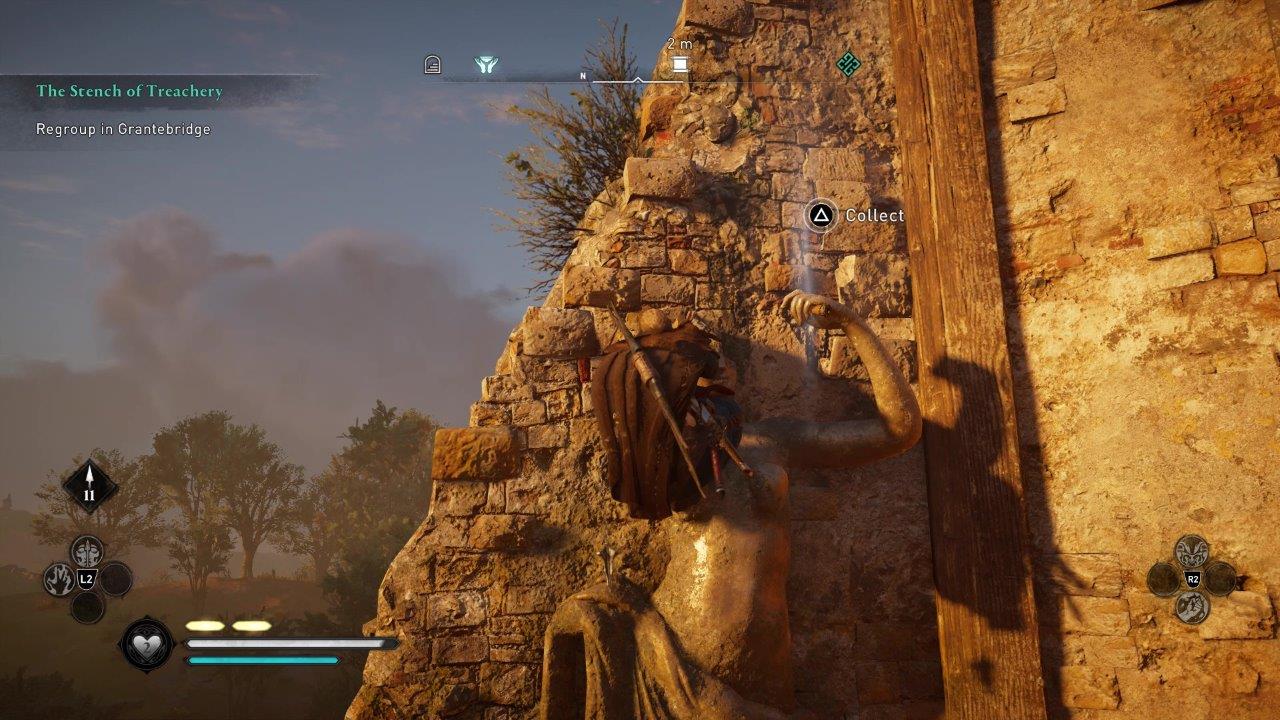This screenshot has width=1280, height=720.
Task: Activate the clenched fist melee ability
Action: click(x=1191, y=606)
